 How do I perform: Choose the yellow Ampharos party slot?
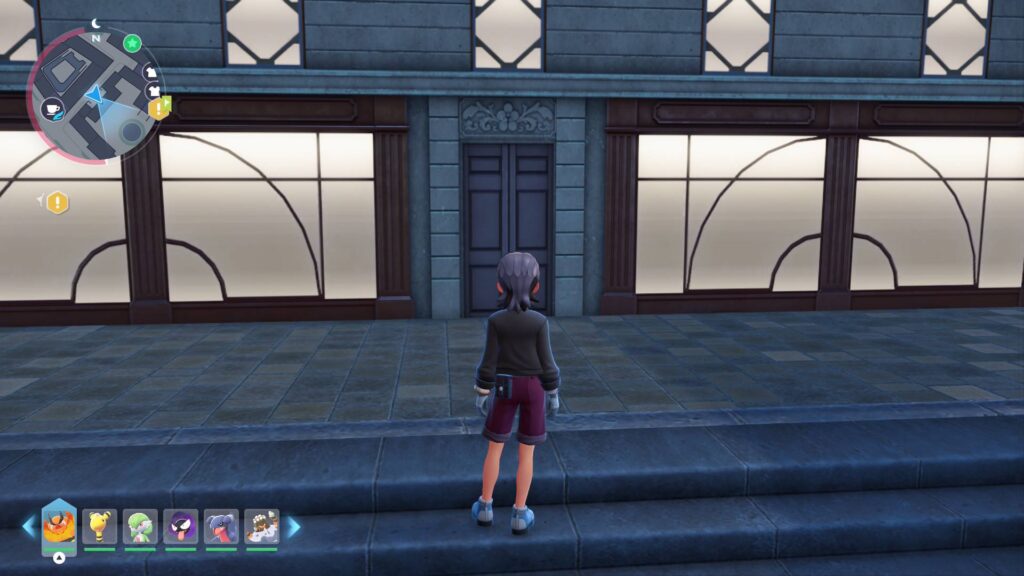99,526
